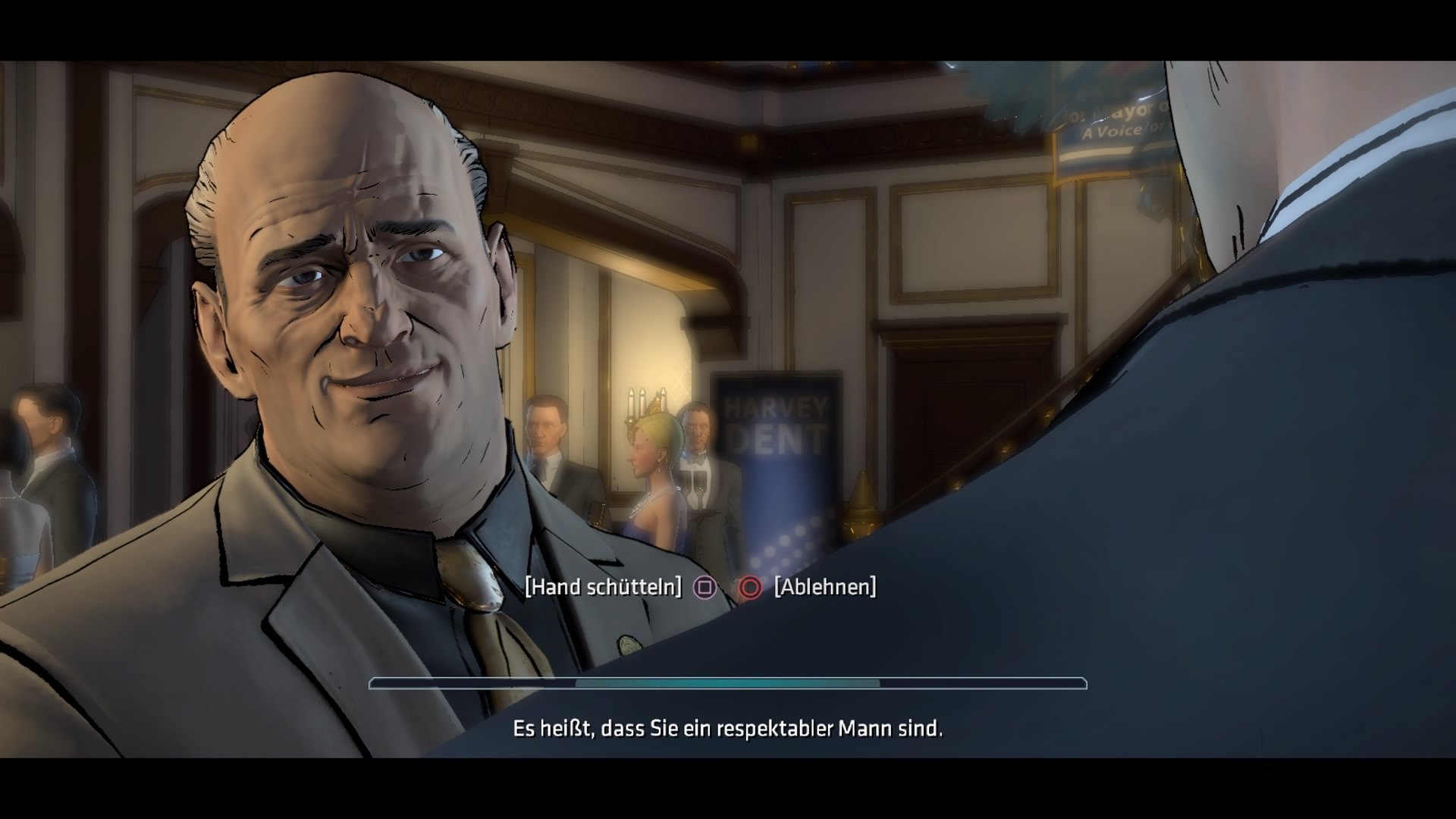This screenshot has width=1456, height=819.
Task: Click Falcone's gold necktie
Action: point(474,591)
